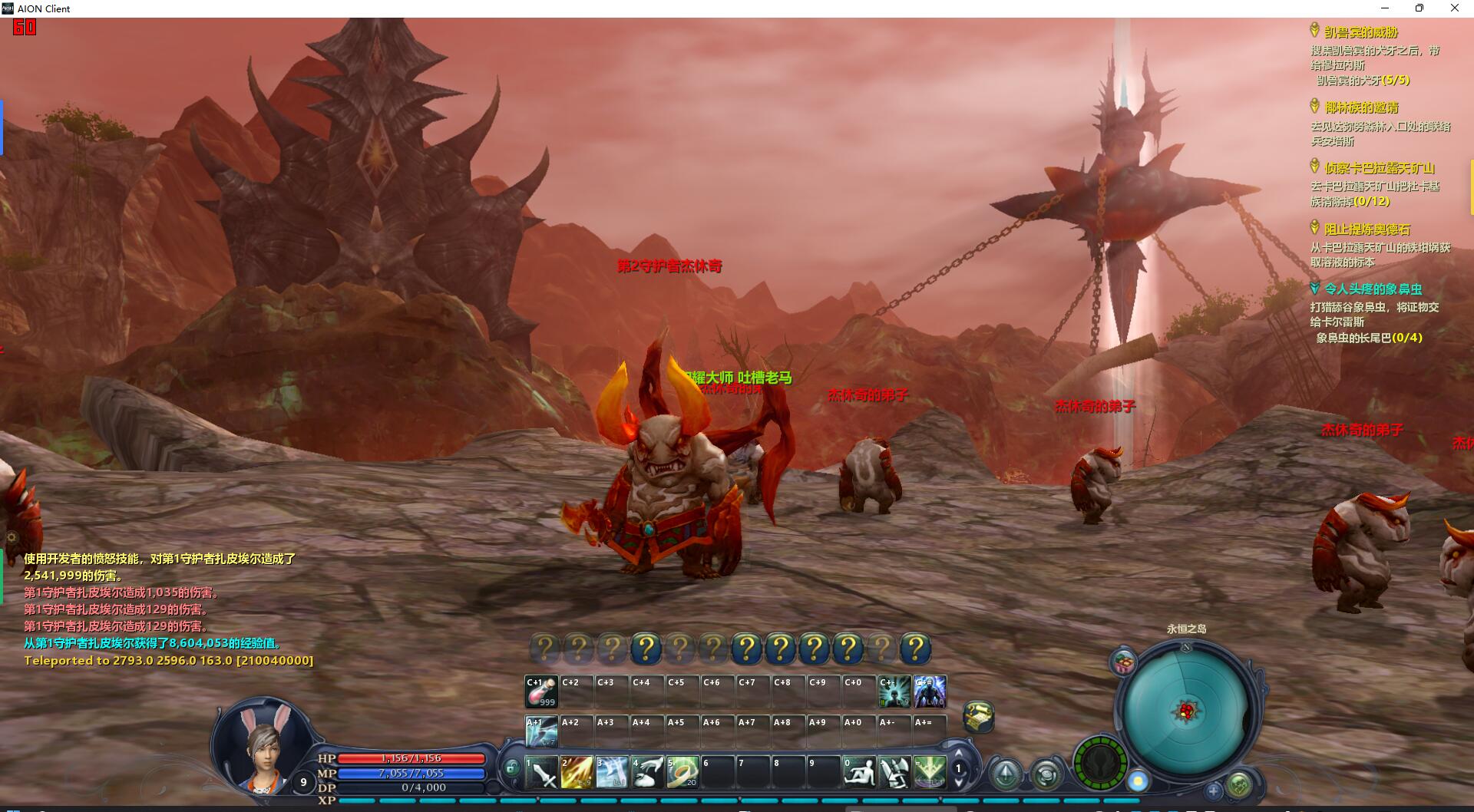Trigger the loot pickup hand skill
1474x812 pixels.
tap(647, 772)
